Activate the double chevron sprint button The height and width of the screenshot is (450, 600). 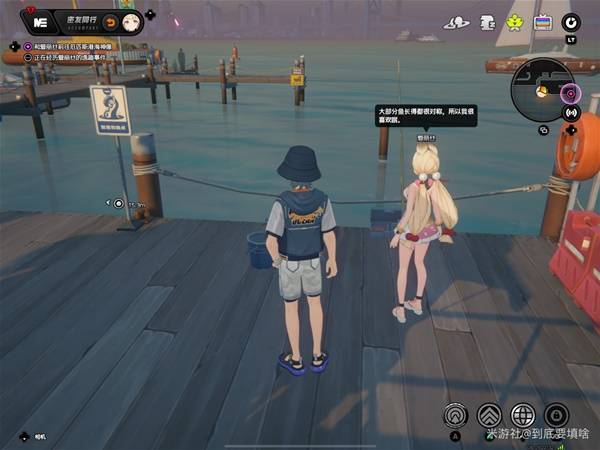pos(489,415)
